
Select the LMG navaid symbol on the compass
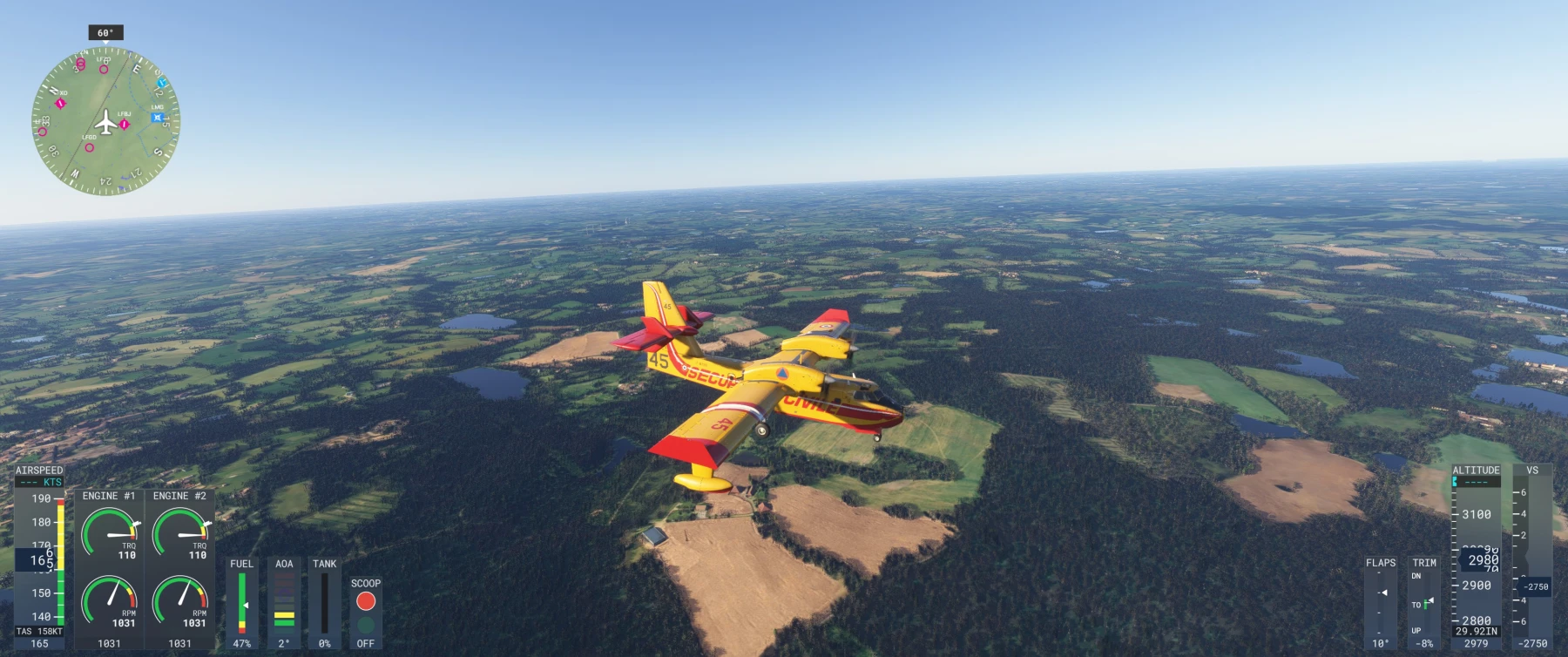click(157, 117)
